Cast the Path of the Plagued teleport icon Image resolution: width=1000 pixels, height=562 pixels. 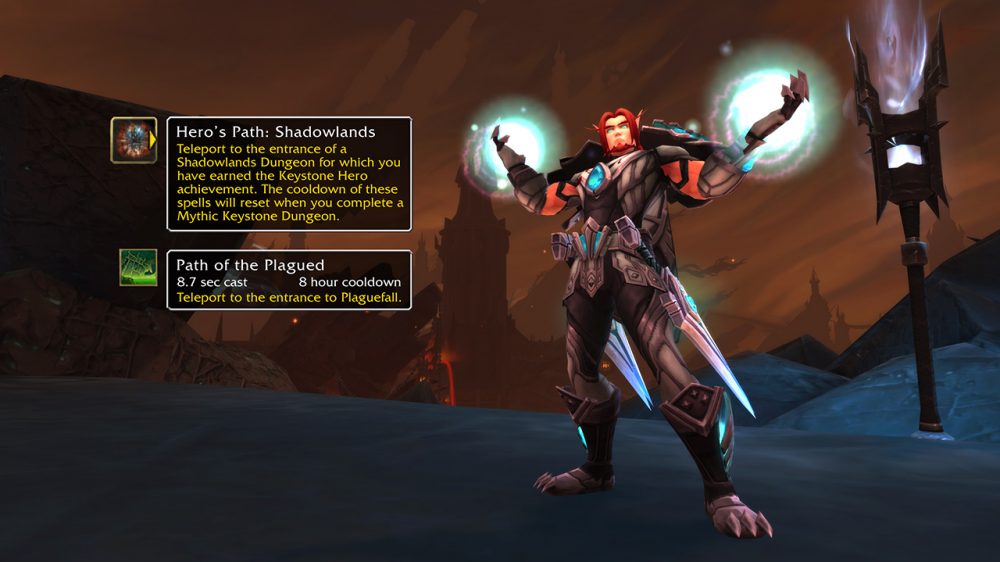tap(138, 267)
